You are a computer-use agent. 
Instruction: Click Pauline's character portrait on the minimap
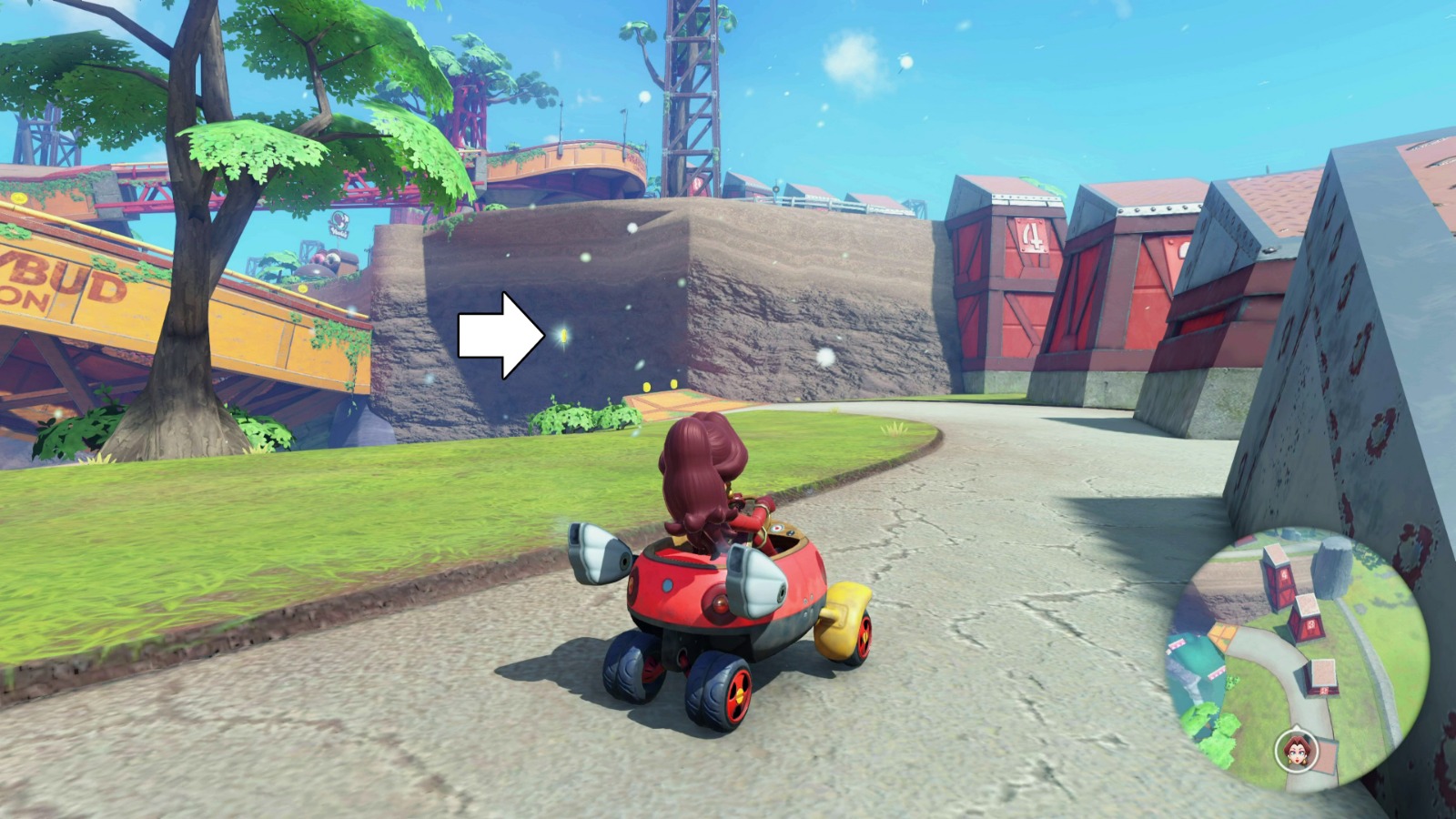(1295, 752)
